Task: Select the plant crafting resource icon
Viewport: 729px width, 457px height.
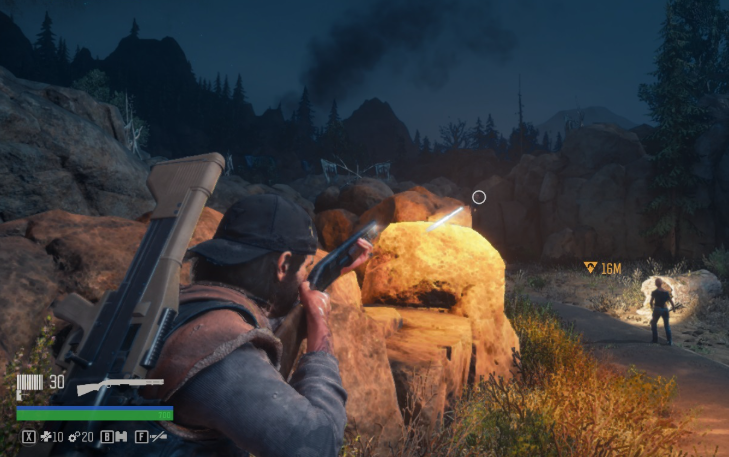Action: click(45, 437)
